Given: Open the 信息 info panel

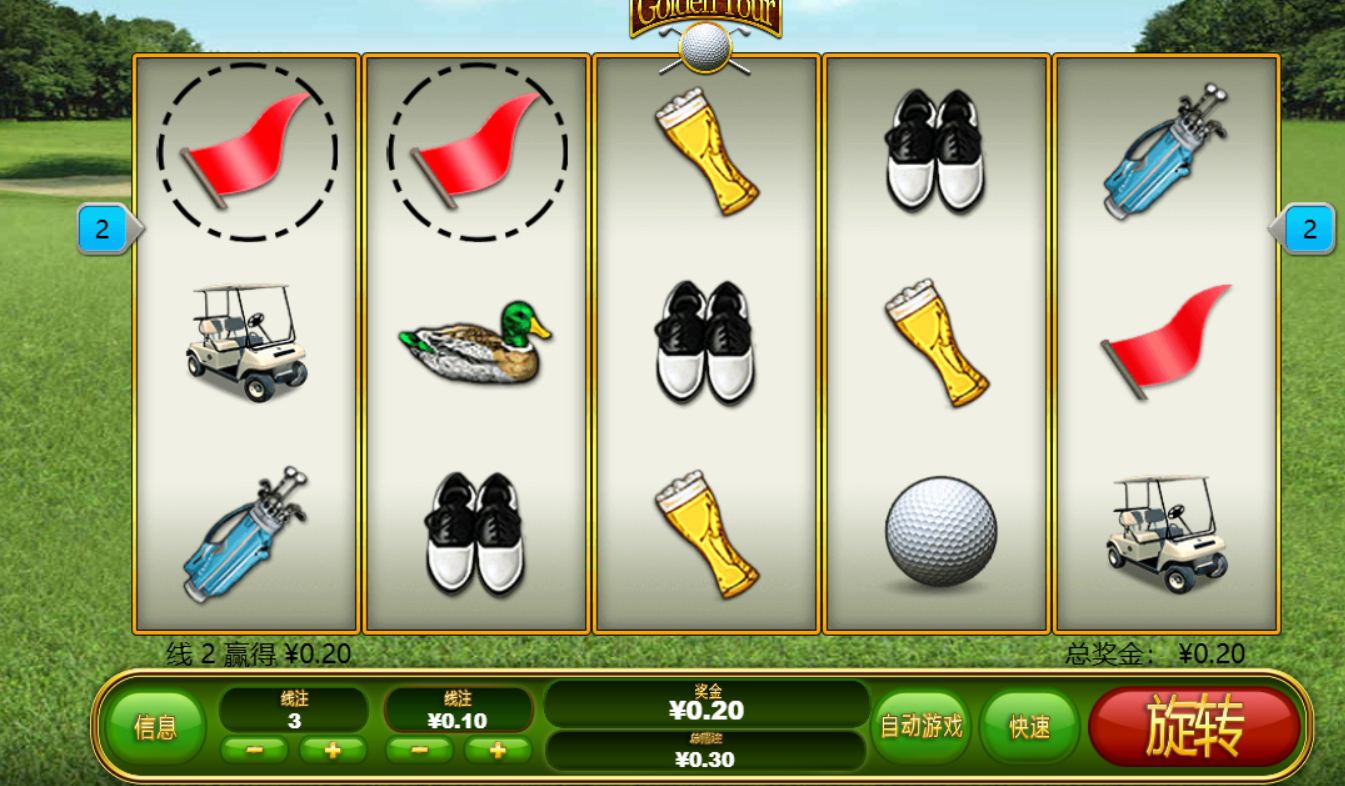Looking at the screenshot, I should 155,727.
